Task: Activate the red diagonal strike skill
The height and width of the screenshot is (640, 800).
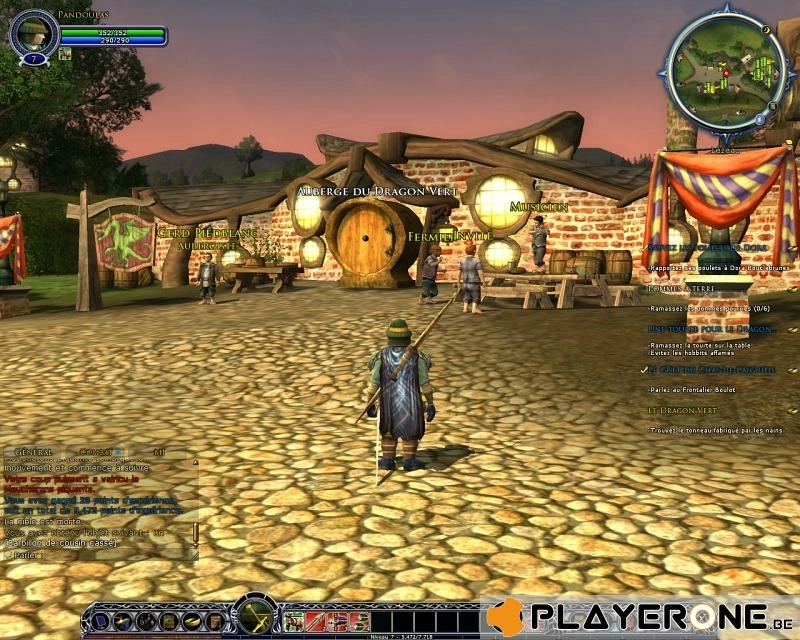Action: coord(316,621)
